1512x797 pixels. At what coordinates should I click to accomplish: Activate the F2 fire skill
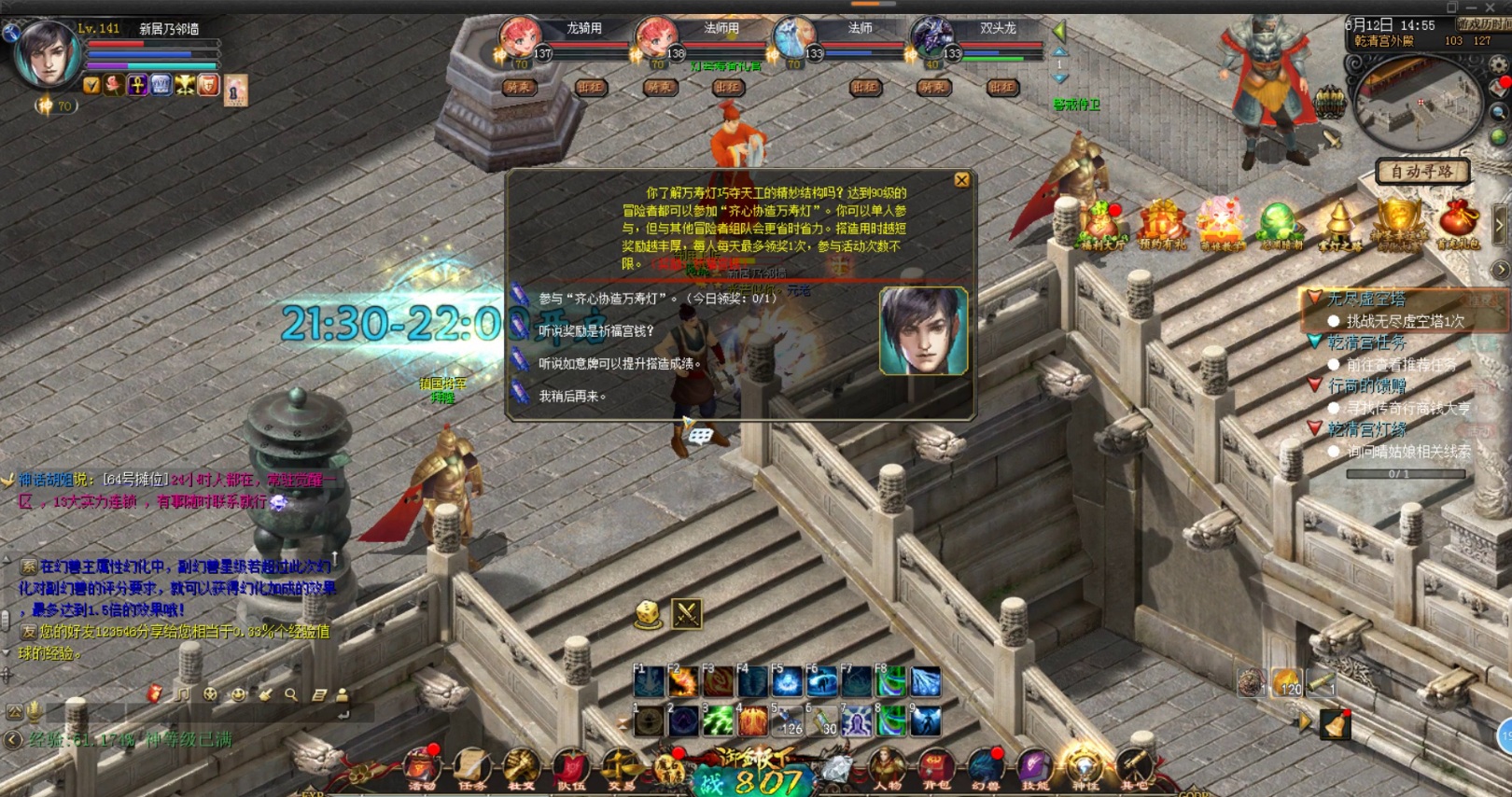pos(682,682)
